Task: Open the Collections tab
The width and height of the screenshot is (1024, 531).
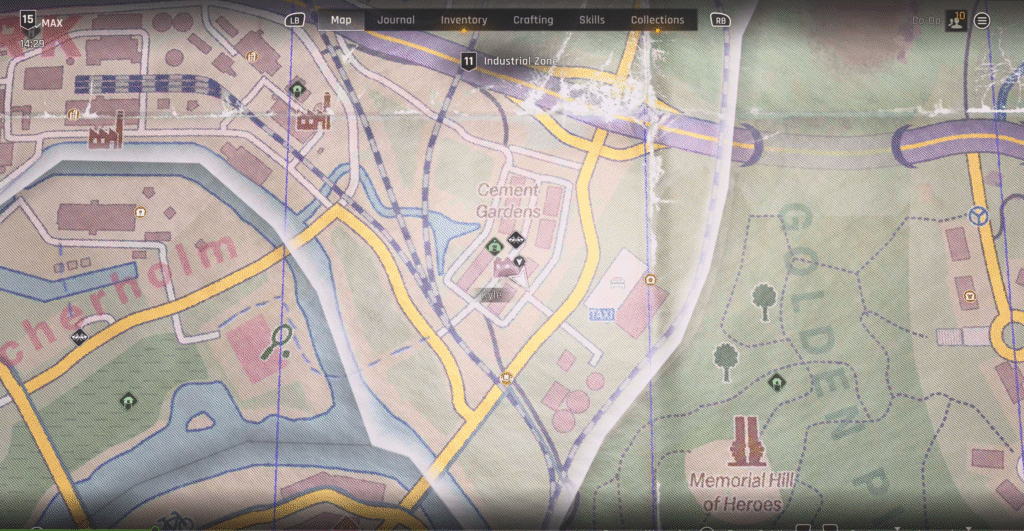Action: click(657, 20)
